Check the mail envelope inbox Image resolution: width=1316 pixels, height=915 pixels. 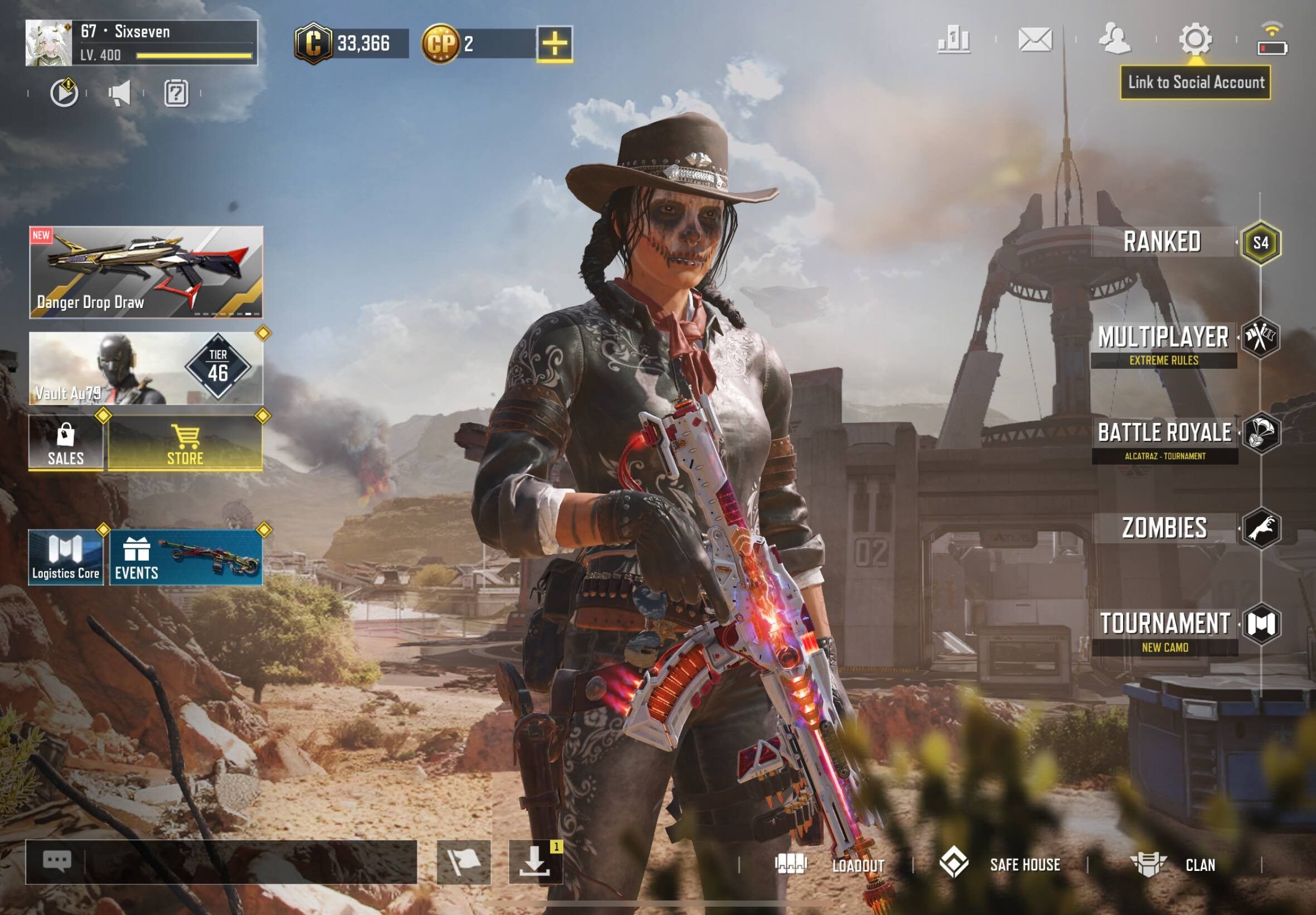click(1035, 40)
